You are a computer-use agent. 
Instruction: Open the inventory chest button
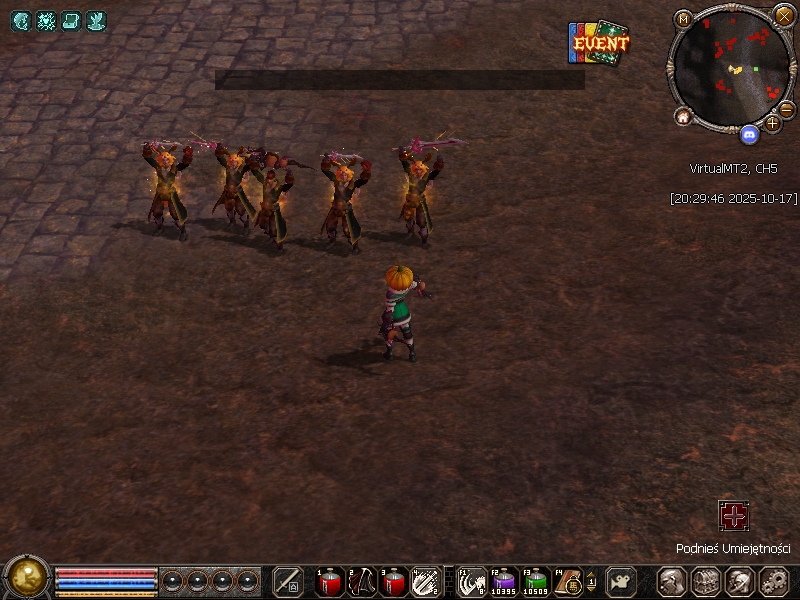pyautogui.click(x=706, y=581)
